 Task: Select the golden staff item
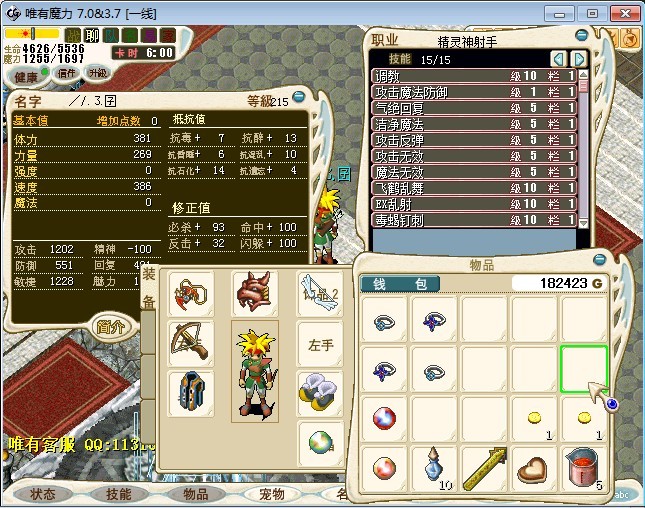click(x=485, y=468)
